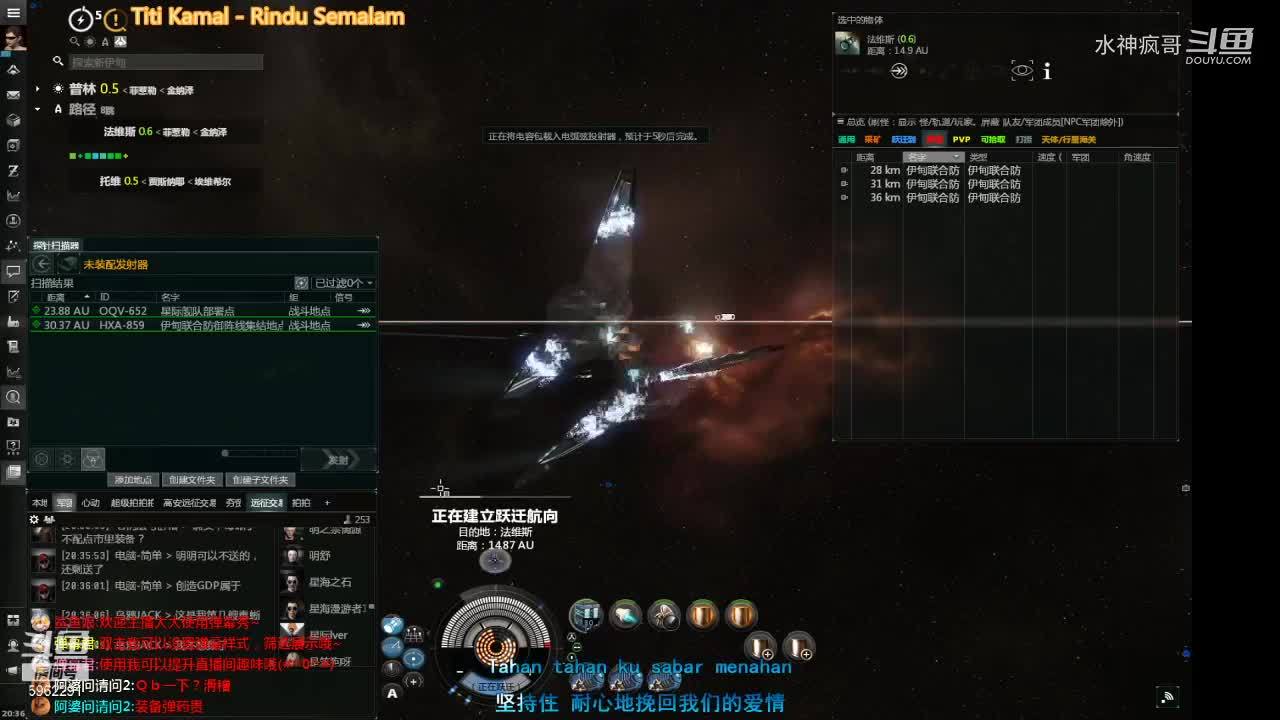Viewport: 1280px width, 720px height.
Task: Jump through the selected stargate arrow icon
Action: point(899,71)
